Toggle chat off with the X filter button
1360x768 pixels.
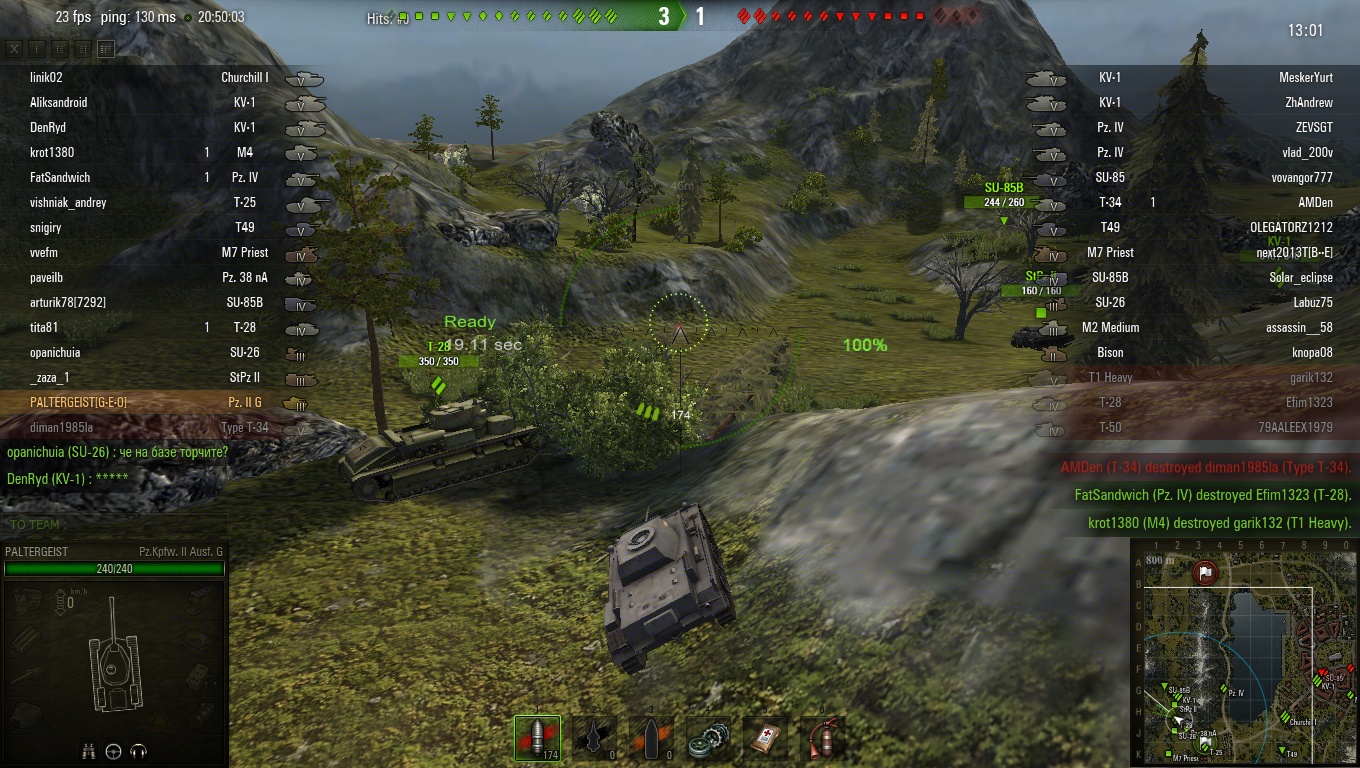[14, 48]
